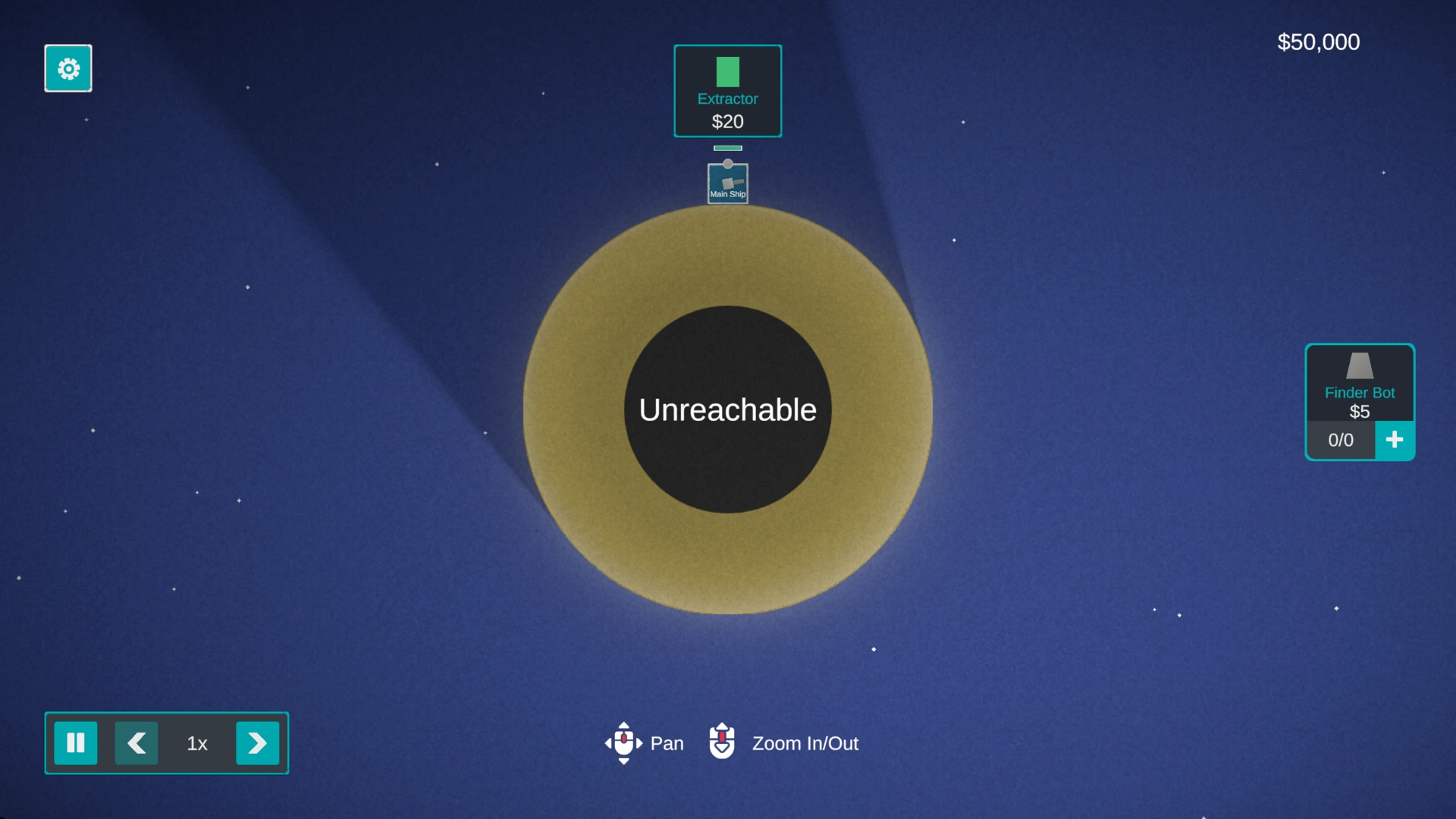1456x819 pixels.
Task: Decrease game speed with left arrow
Action: pos(137,743)
